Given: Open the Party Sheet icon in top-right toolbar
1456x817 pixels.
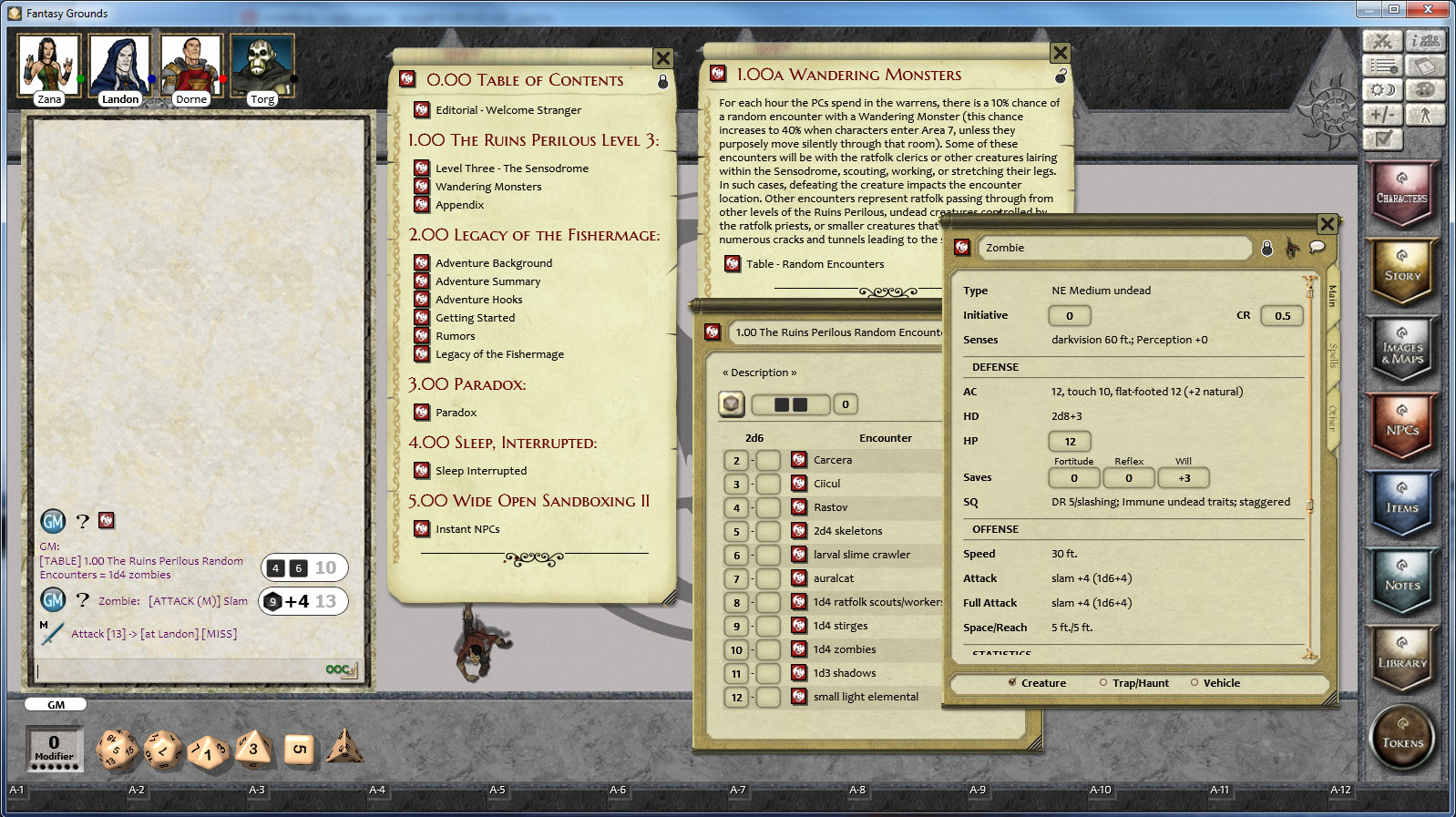Looking at the screenshot, I should (1426, 41).
